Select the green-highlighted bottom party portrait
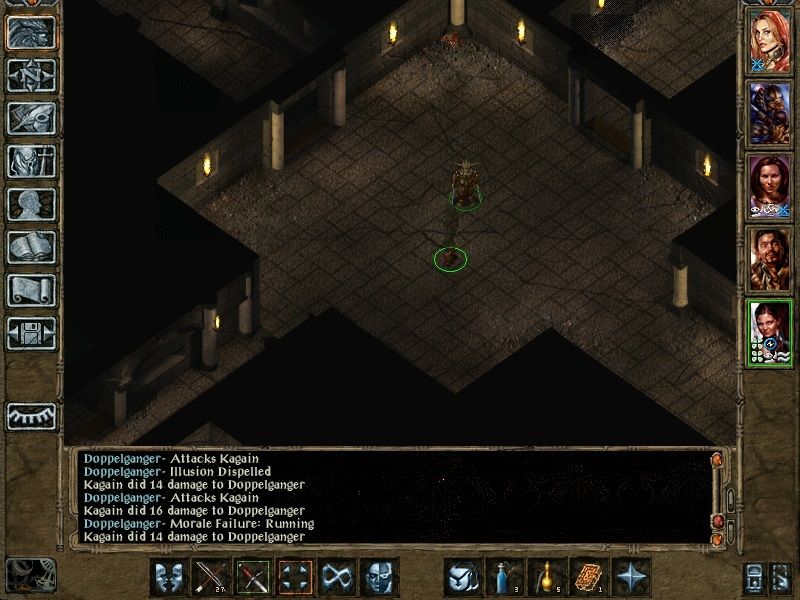Image resolution: width=800 pixels, height=600 pixels. (x=770, y=332)
